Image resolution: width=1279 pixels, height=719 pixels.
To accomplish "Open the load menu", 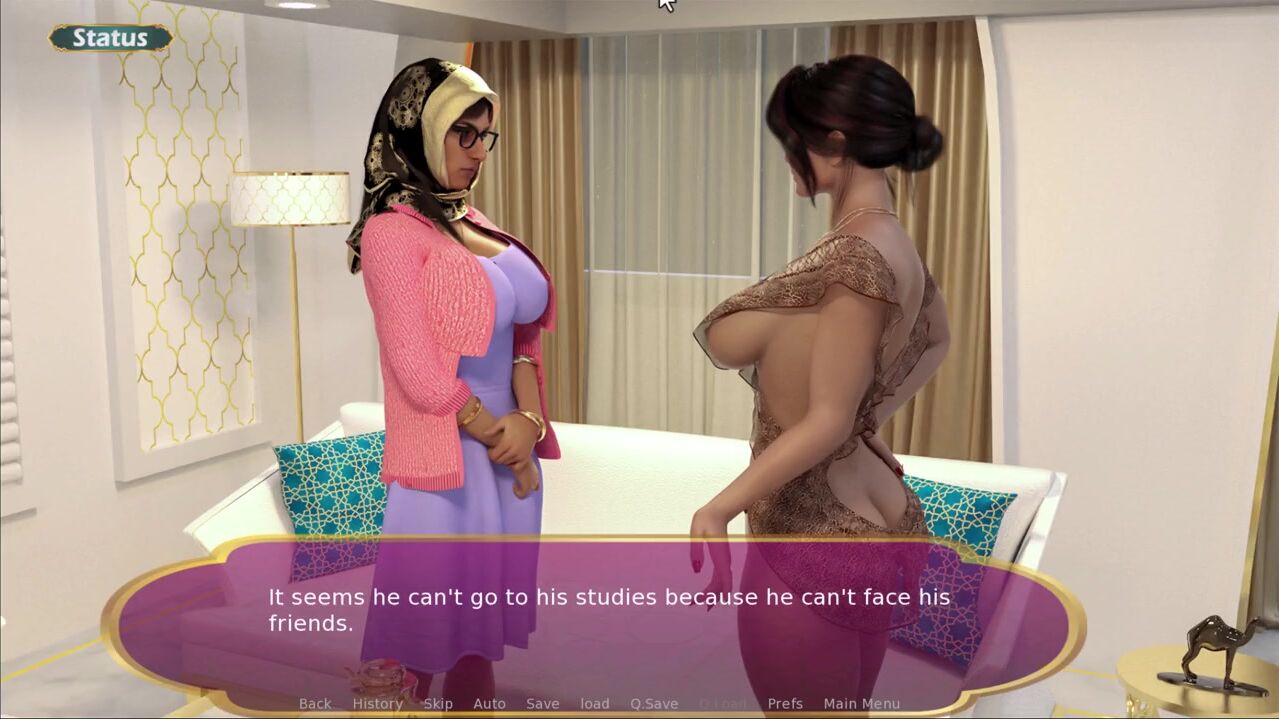I will pos(595,704).
